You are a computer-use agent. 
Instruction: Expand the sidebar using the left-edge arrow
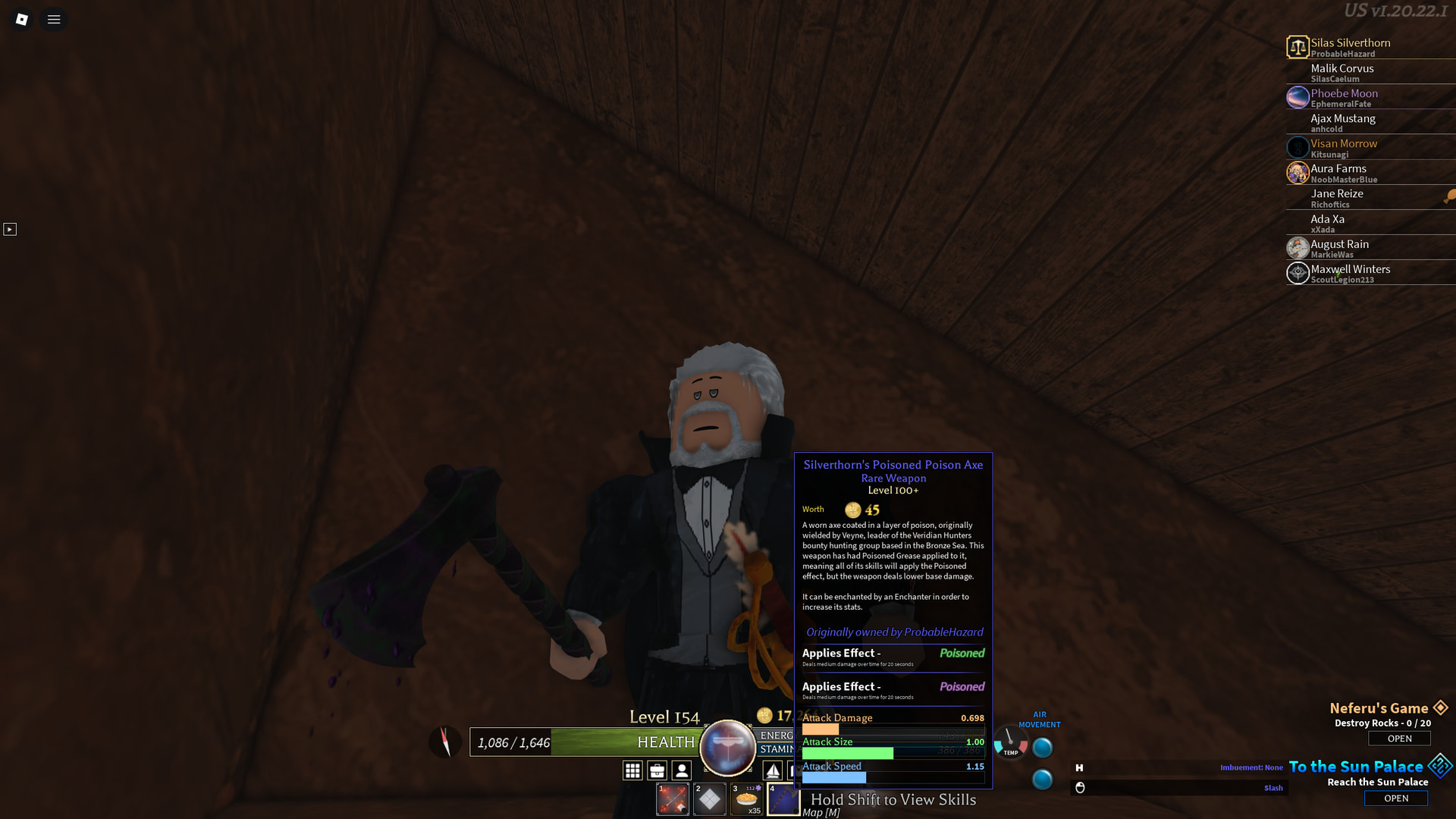(11, 229)
